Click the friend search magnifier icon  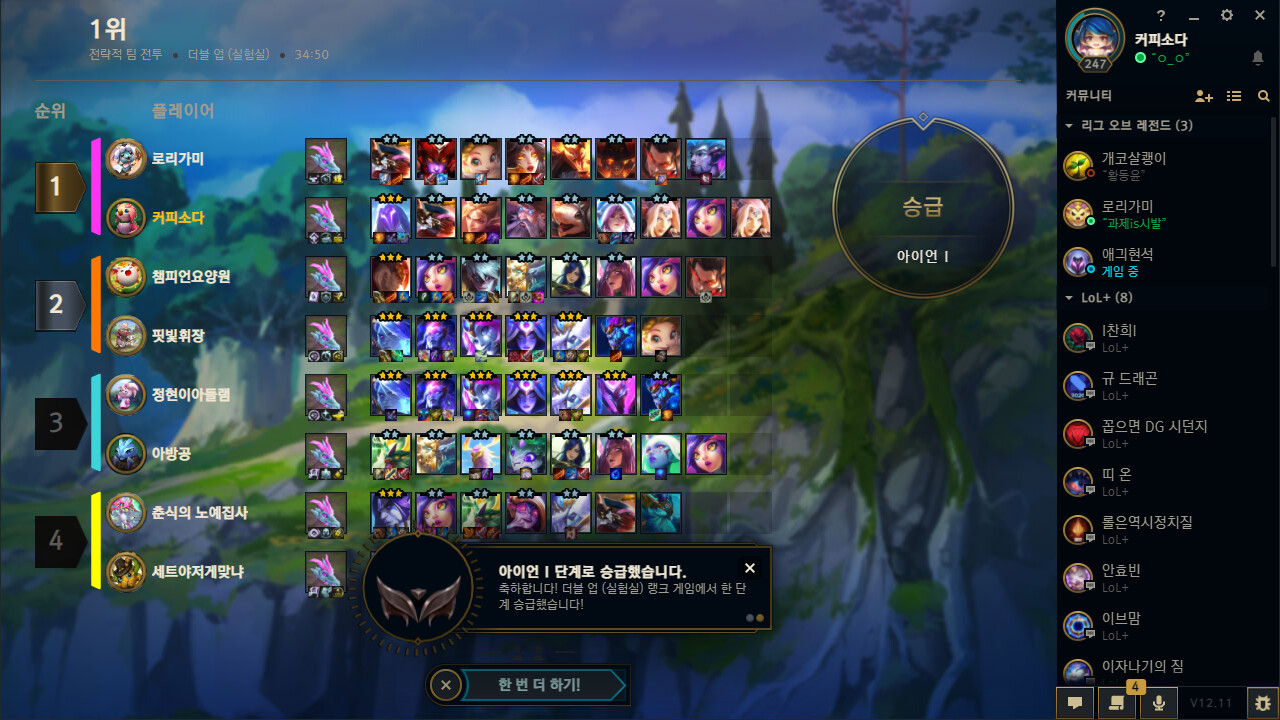tap(1263, 96)
